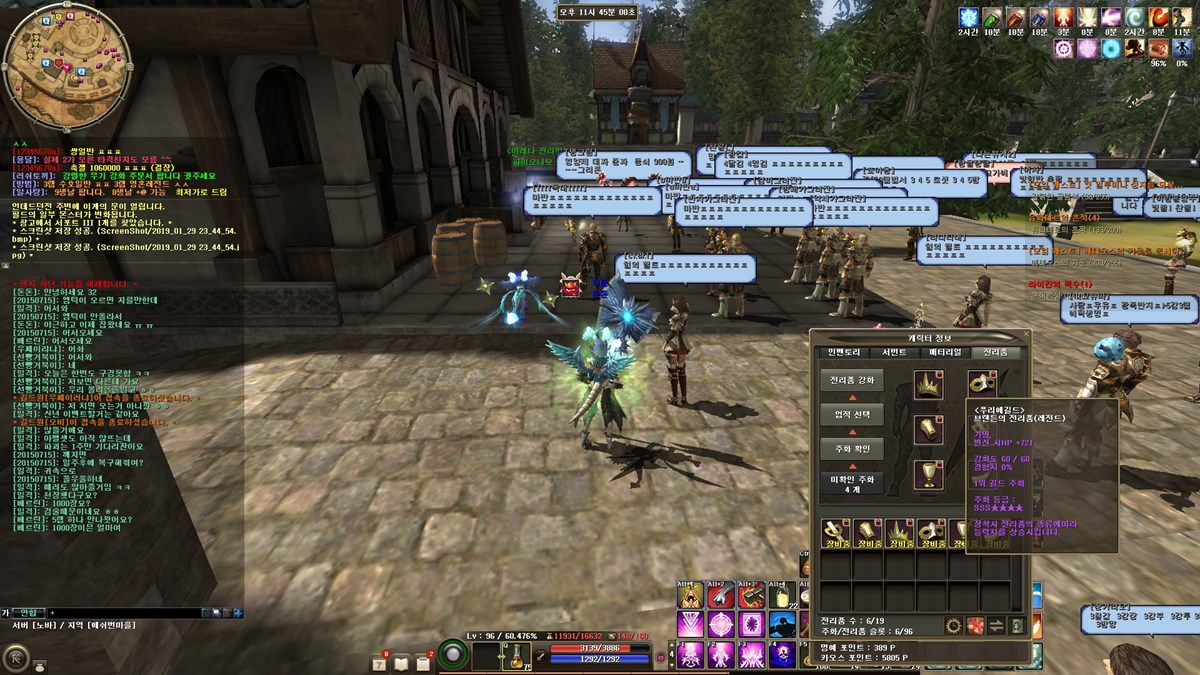This screenshot has height=675, width=1200.
Task: Click the swap arrows icon in trophy panel
Action: (996, 626)
